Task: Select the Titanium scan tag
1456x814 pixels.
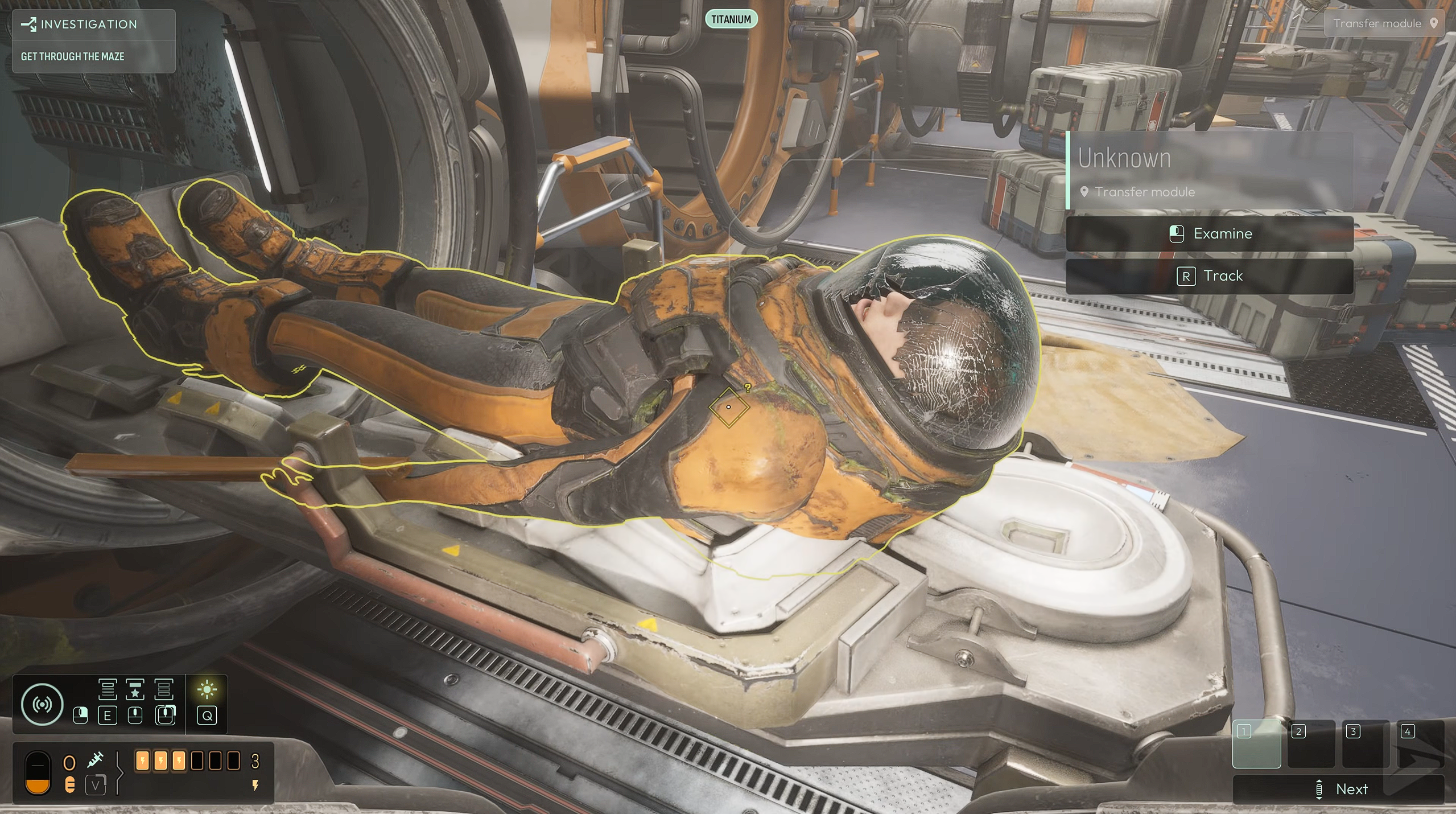Action: pyautogui.click(x=731, y=19)
